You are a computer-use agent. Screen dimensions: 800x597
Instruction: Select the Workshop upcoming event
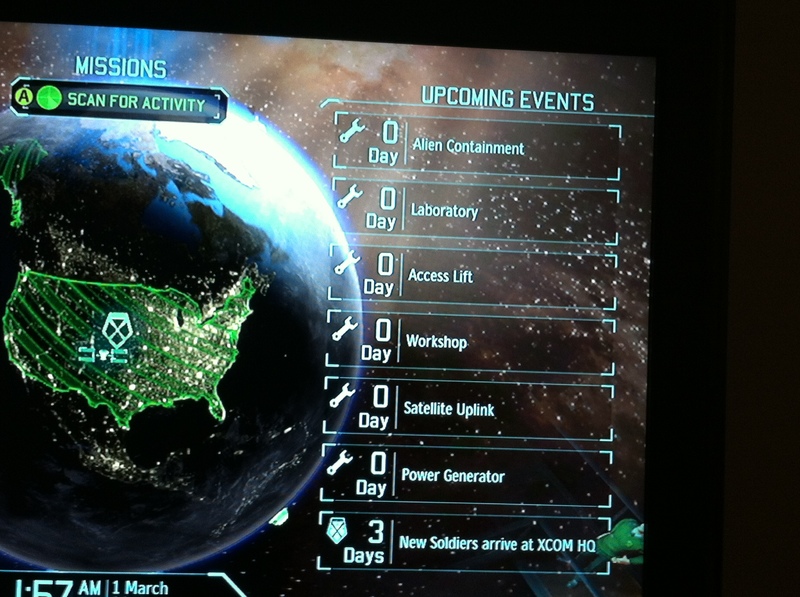coord(469,341)
